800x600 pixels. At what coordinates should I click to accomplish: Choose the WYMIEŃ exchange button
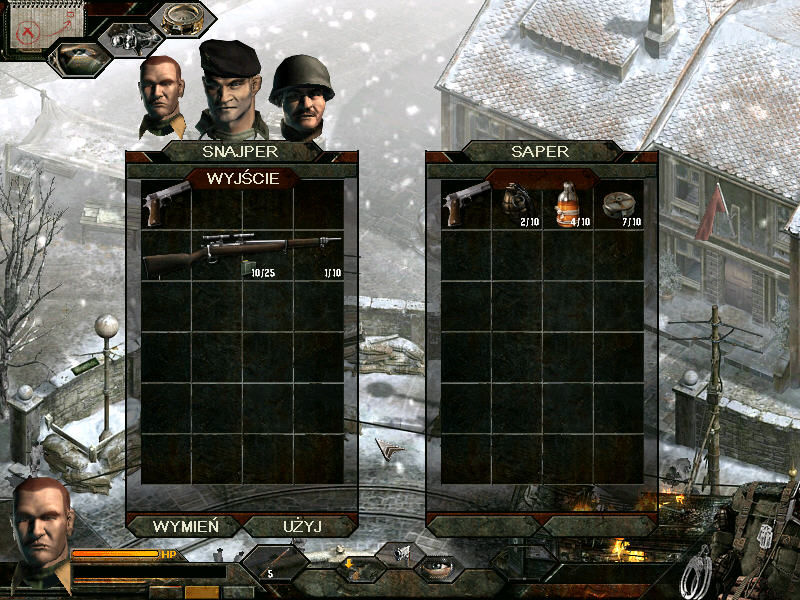click(x=183, y=525)
